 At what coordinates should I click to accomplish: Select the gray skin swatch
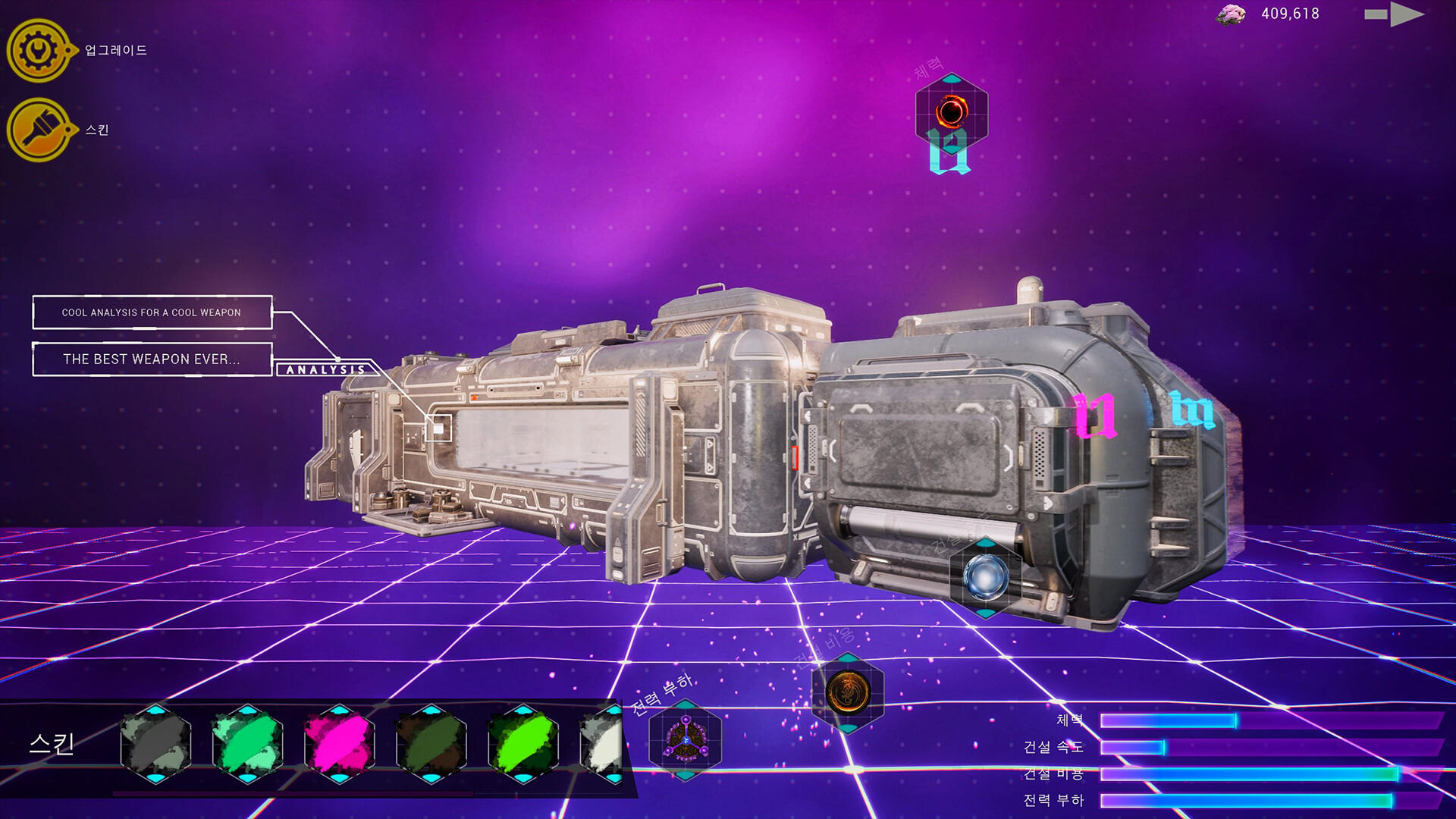tap(155, 745)
